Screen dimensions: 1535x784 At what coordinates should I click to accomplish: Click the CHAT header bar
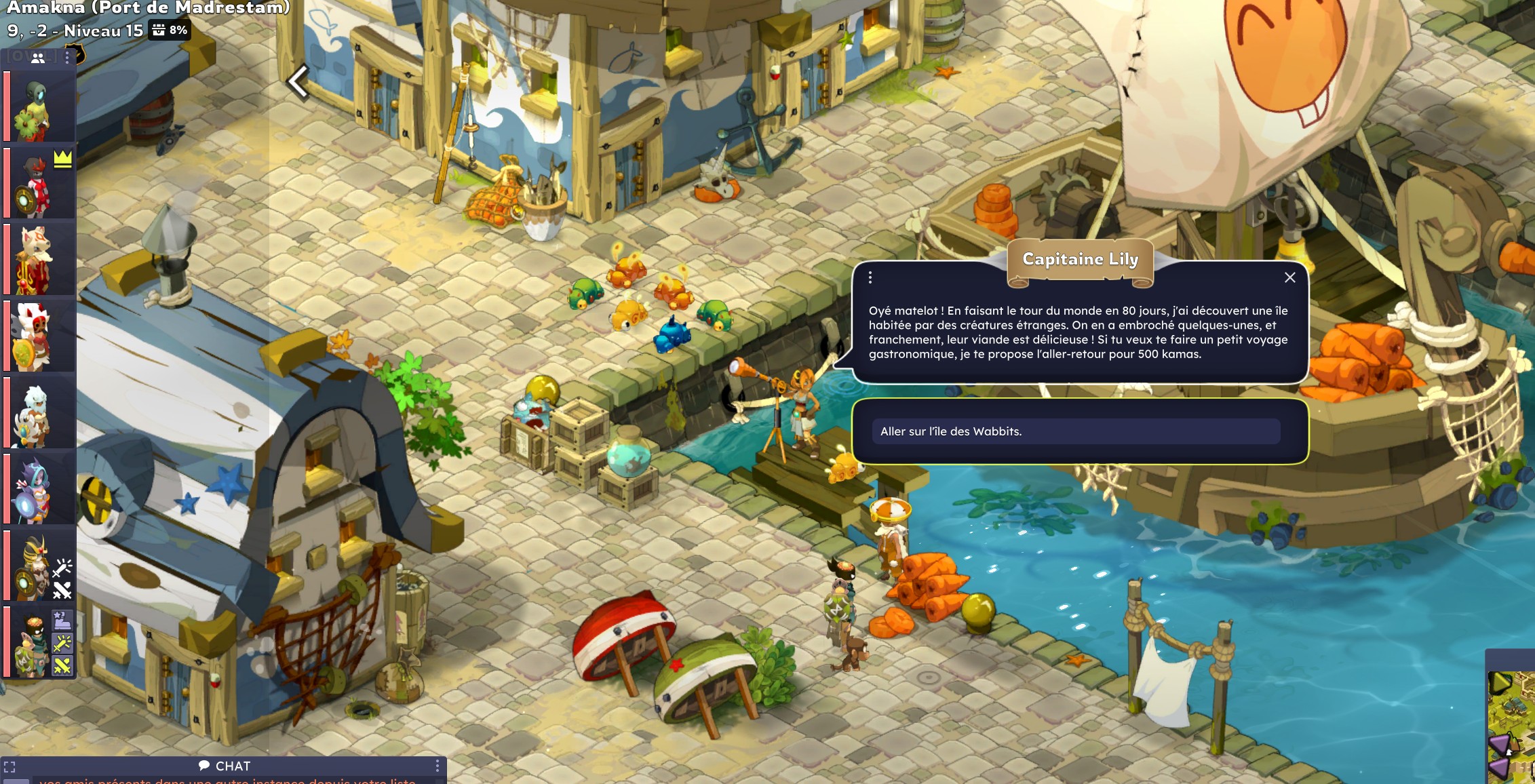coord(225,766)
